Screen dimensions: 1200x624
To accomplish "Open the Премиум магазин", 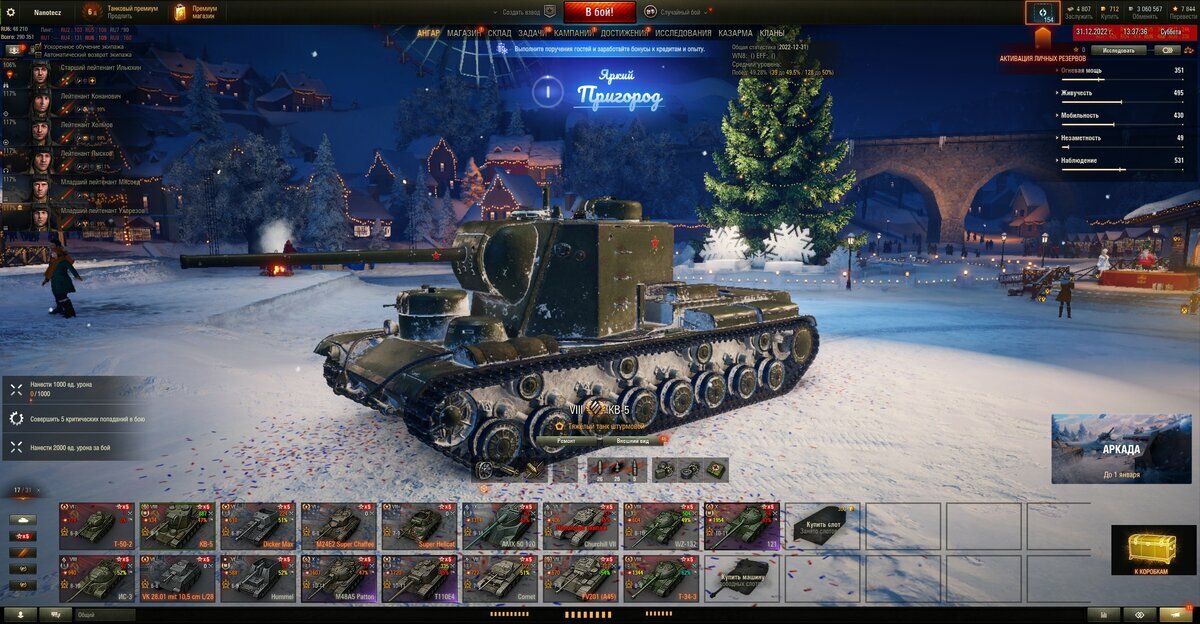I will point(195,12).
